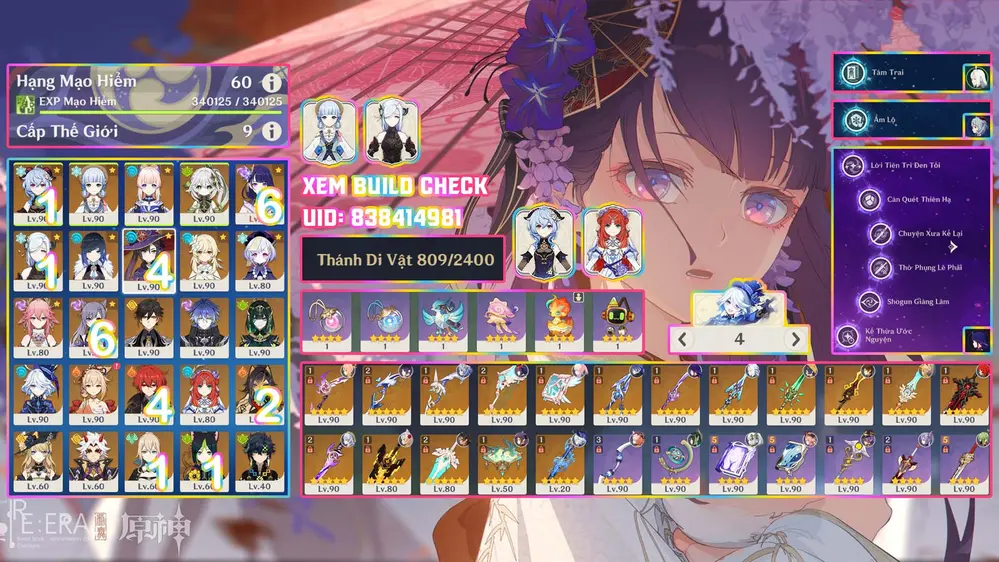The image size is (999, 562).
Task: Click the right arrow of the stepper
Action: tap(795, 339)
